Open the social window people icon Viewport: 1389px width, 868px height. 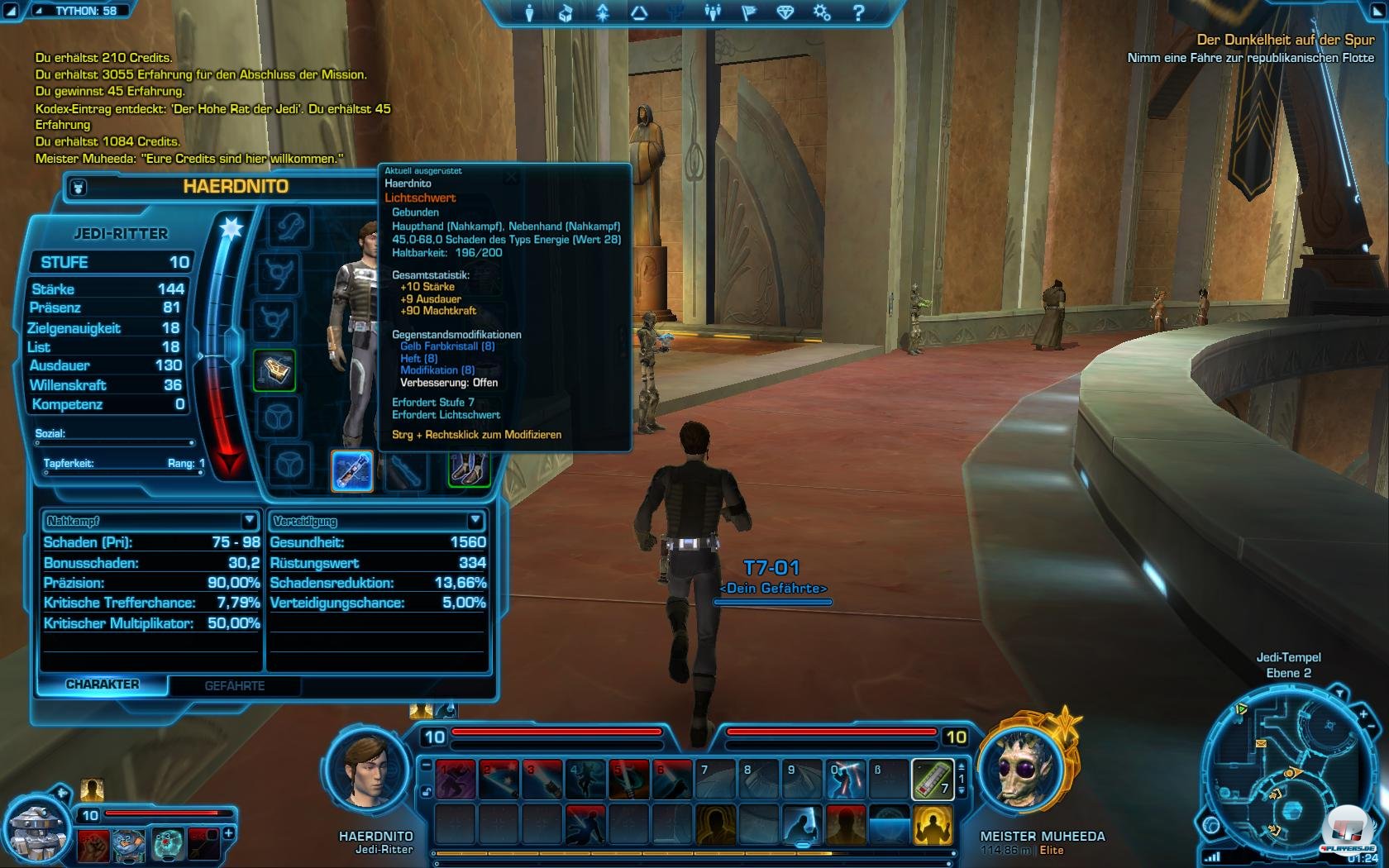click(712, 12)
